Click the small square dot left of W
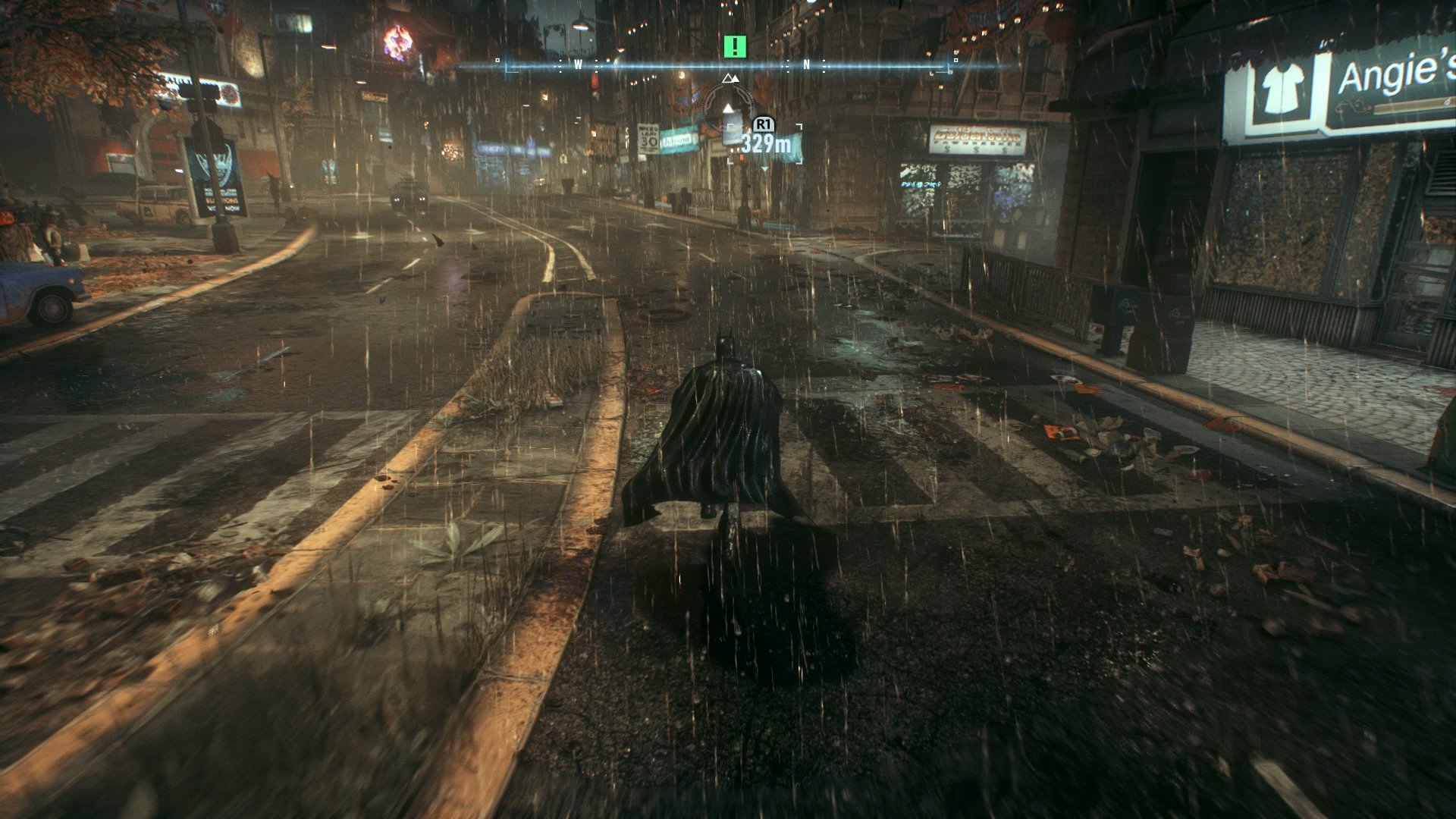This screenshot has height=819, width=1456. pyautogui.click(x=497, y=60)
